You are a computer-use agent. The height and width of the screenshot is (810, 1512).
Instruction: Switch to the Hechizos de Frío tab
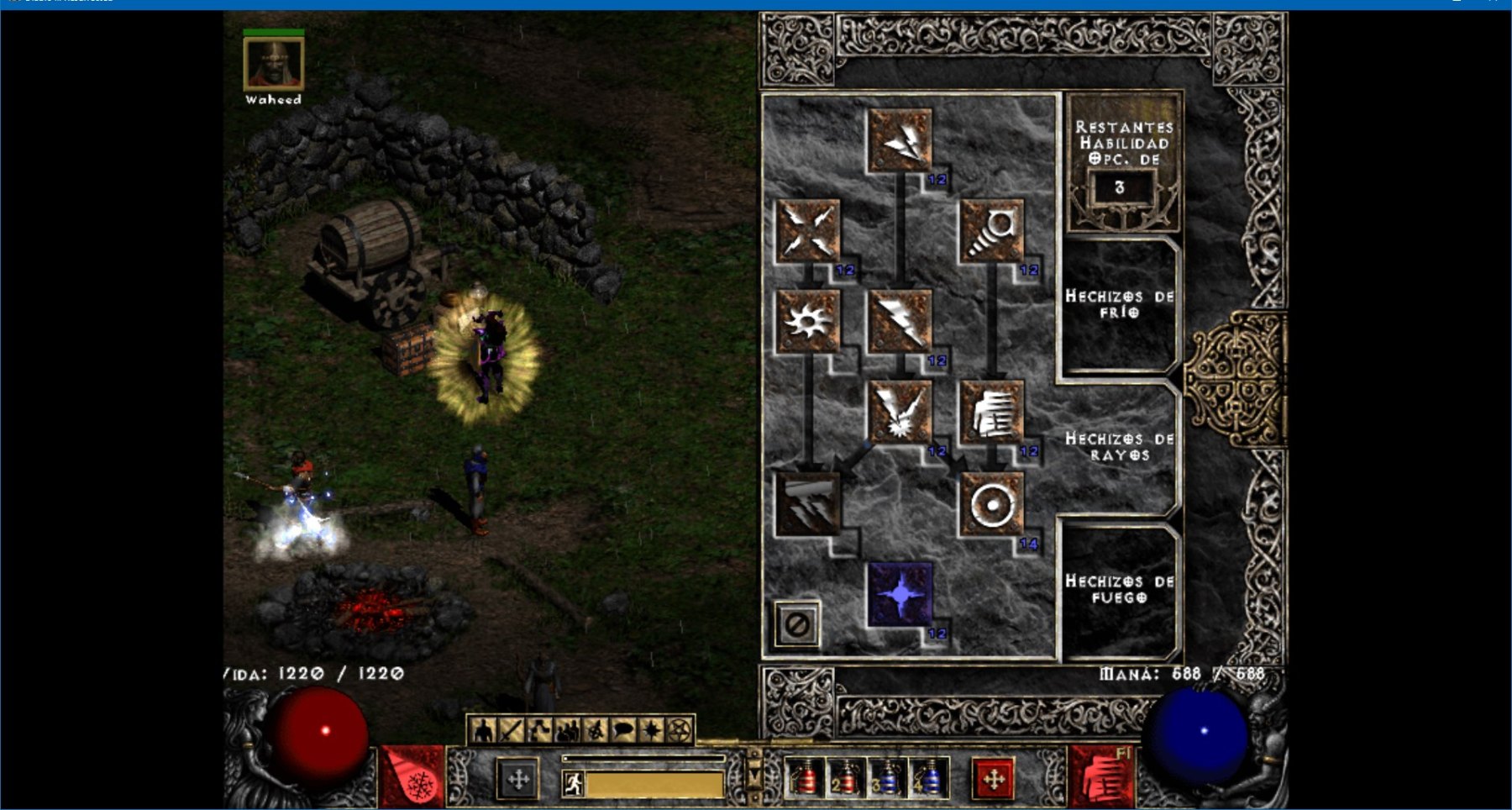[1119, 304]
